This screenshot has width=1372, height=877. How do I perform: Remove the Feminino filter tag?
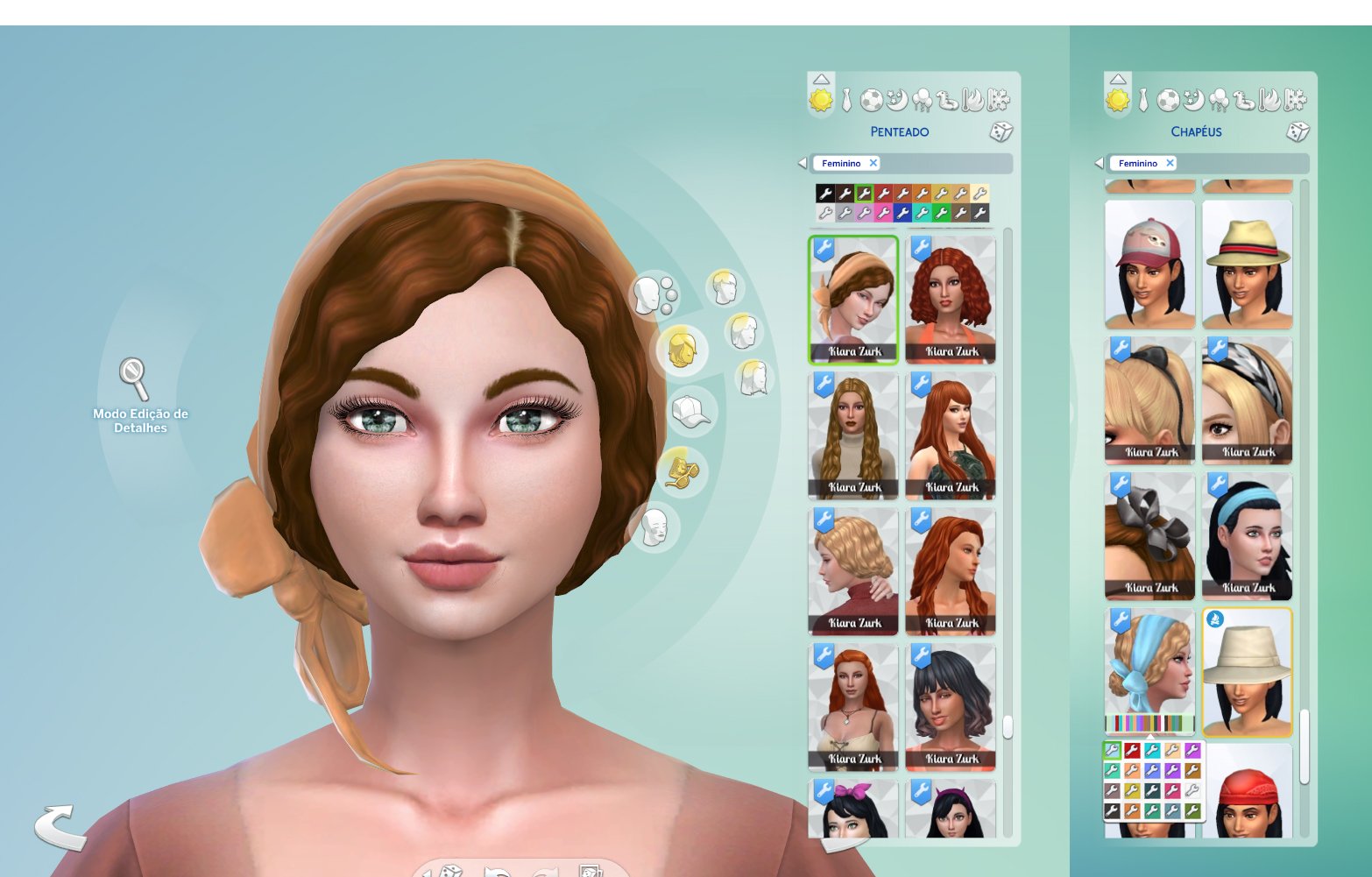click(873, 163)
